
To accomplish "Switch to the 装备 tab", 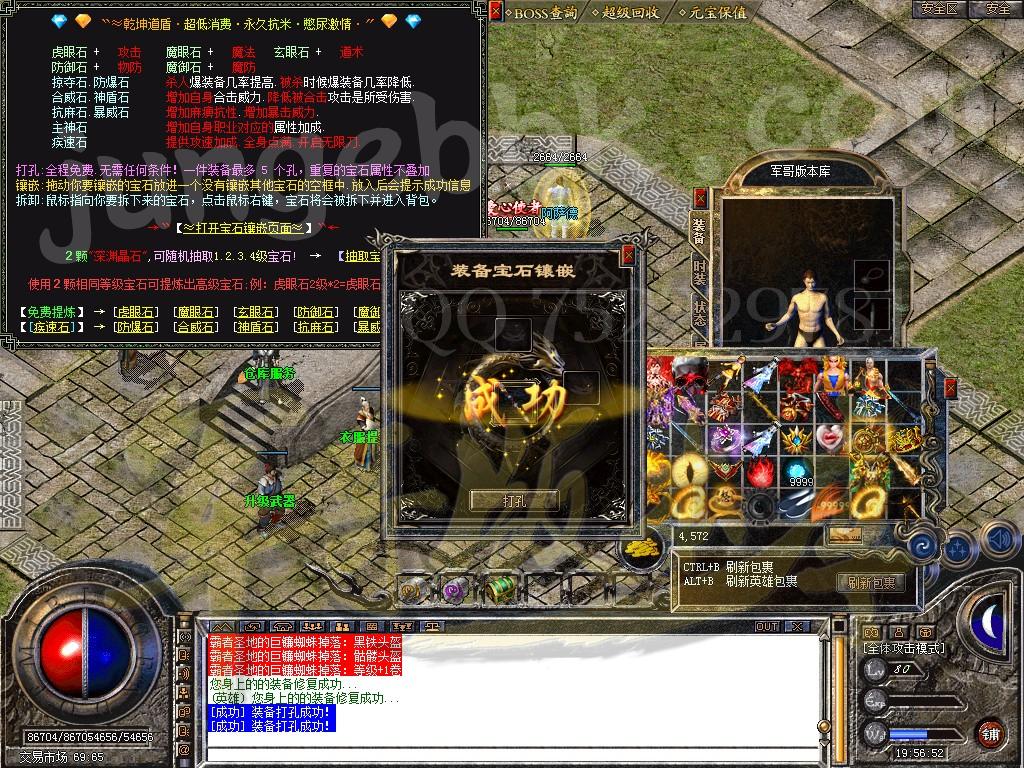I will (699, 231).
